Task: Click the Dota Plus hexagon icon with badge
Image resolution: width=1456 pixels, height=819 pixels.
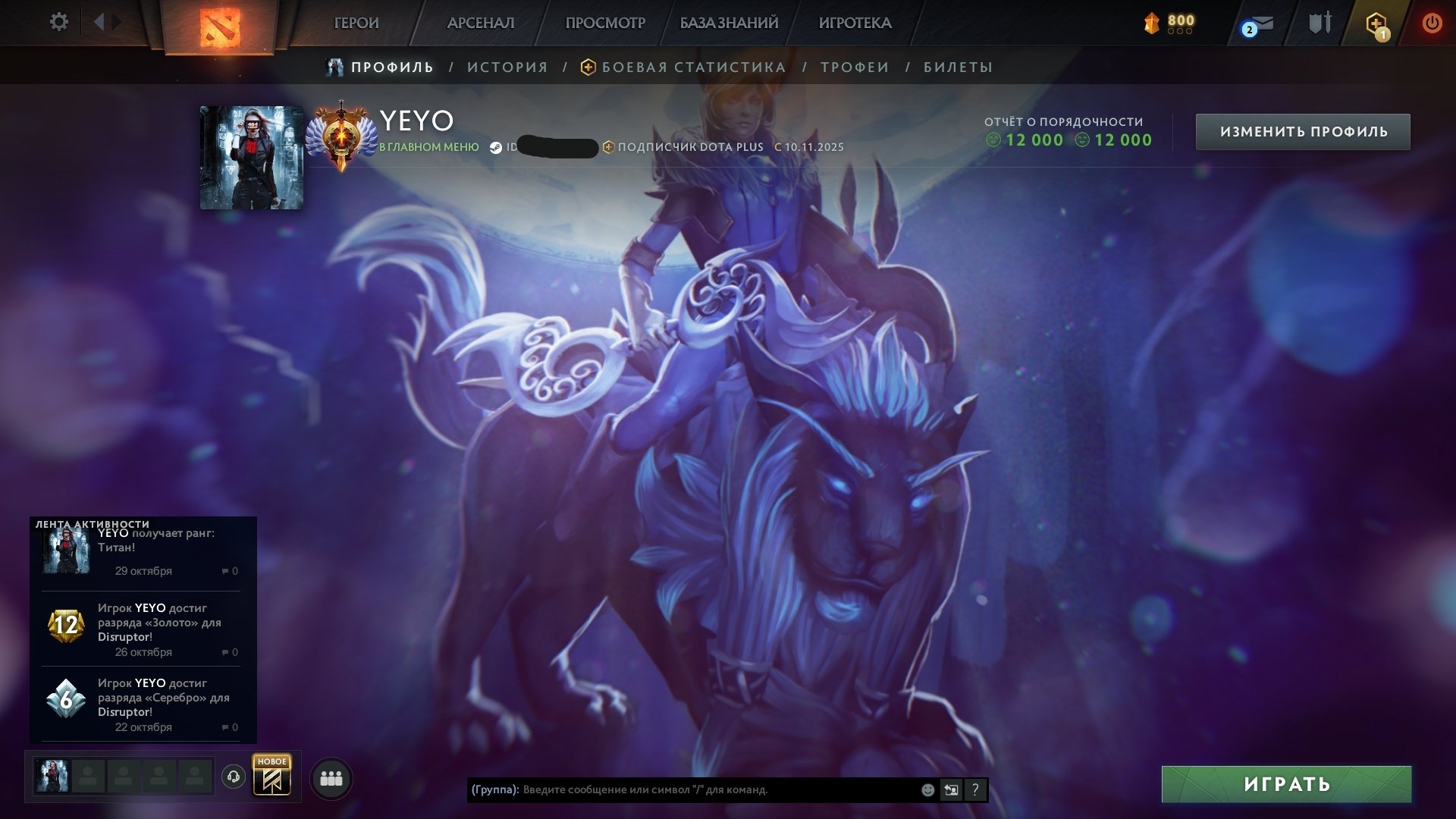Action: click(x=1377, y=23)
